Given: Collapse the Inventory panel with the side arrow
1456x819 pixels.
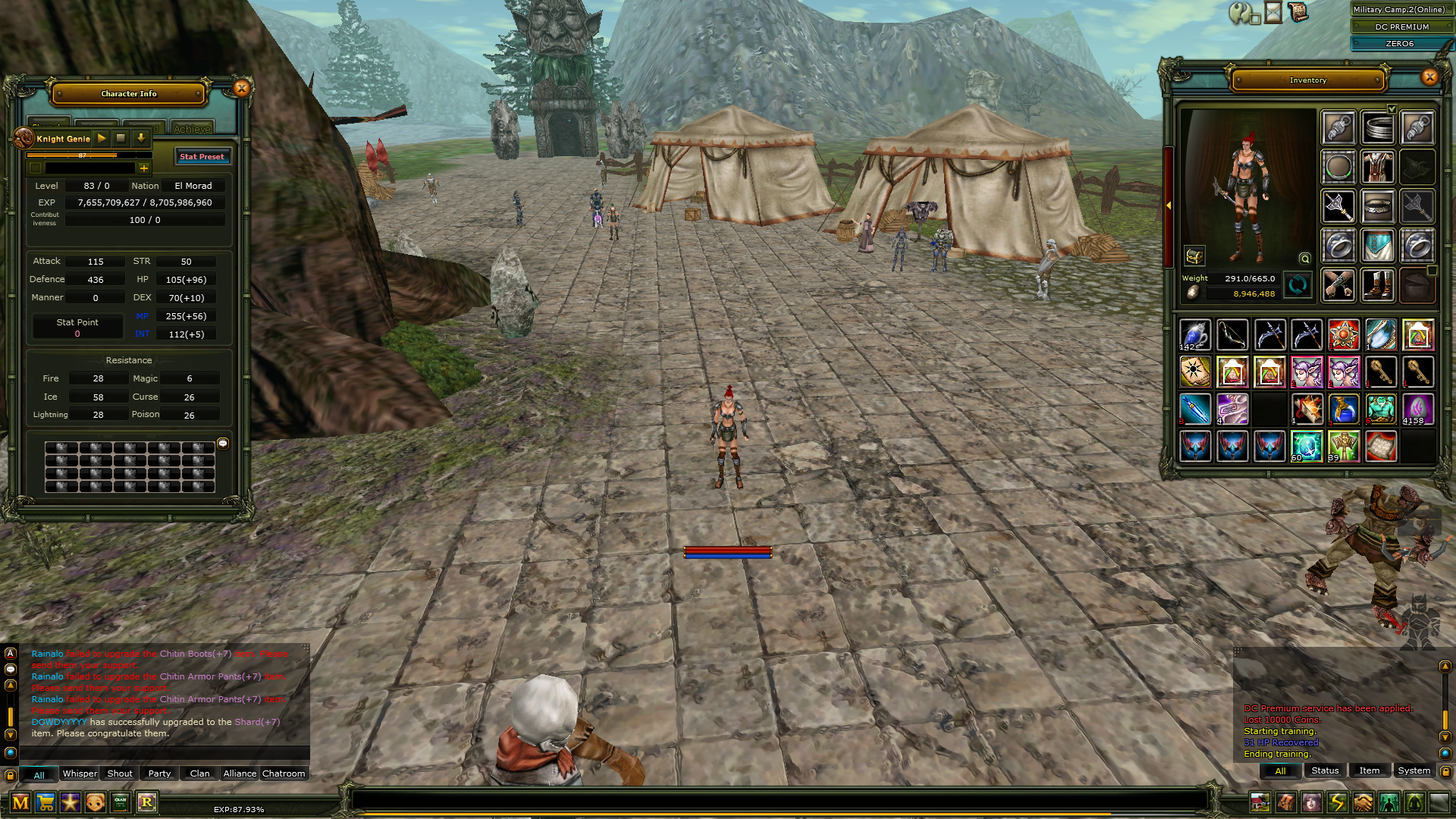Looking at the screenshot, I should (1169, 205).
